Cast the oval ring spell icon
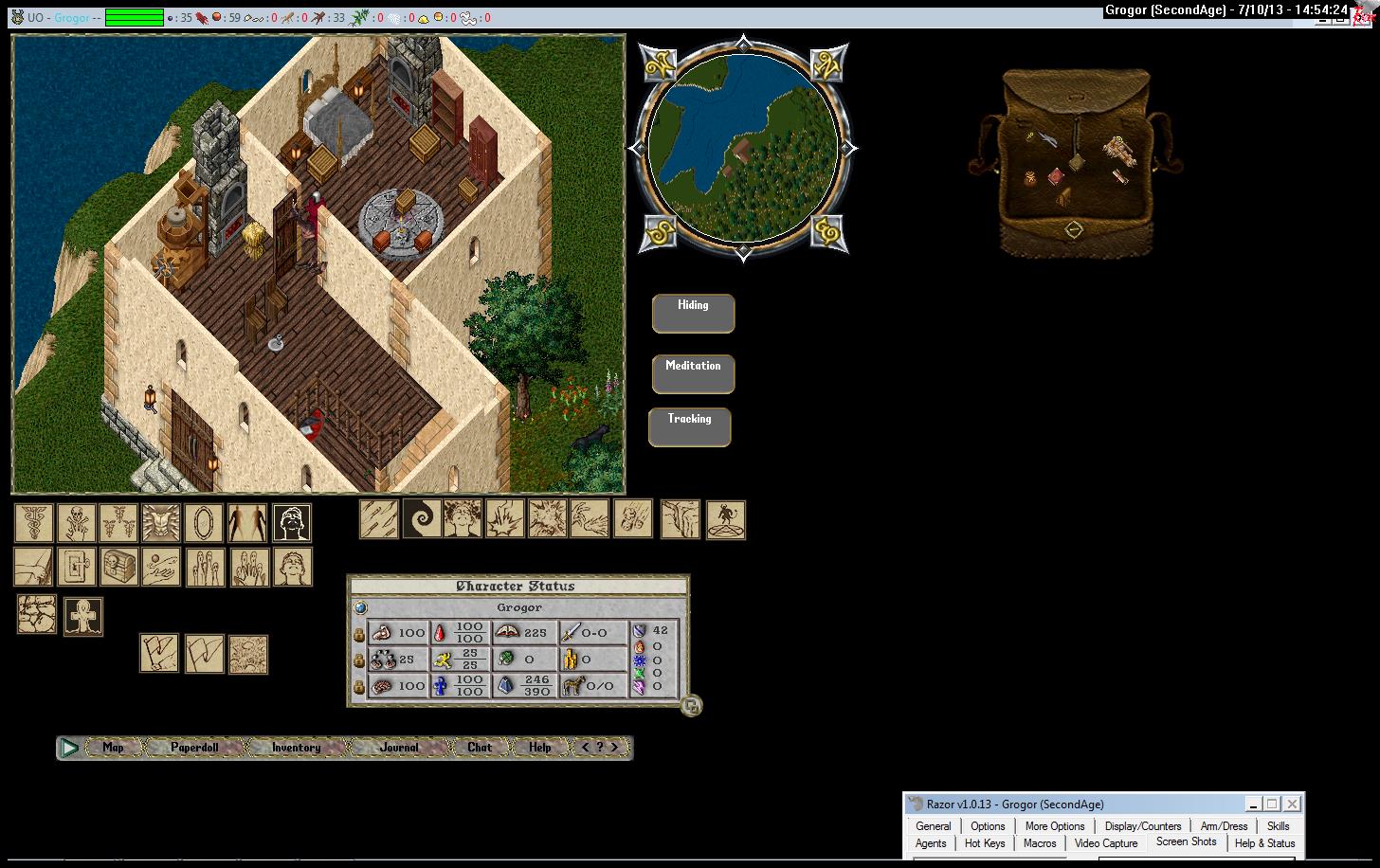This screenshot has height=868, width=1380. (204, 523)
